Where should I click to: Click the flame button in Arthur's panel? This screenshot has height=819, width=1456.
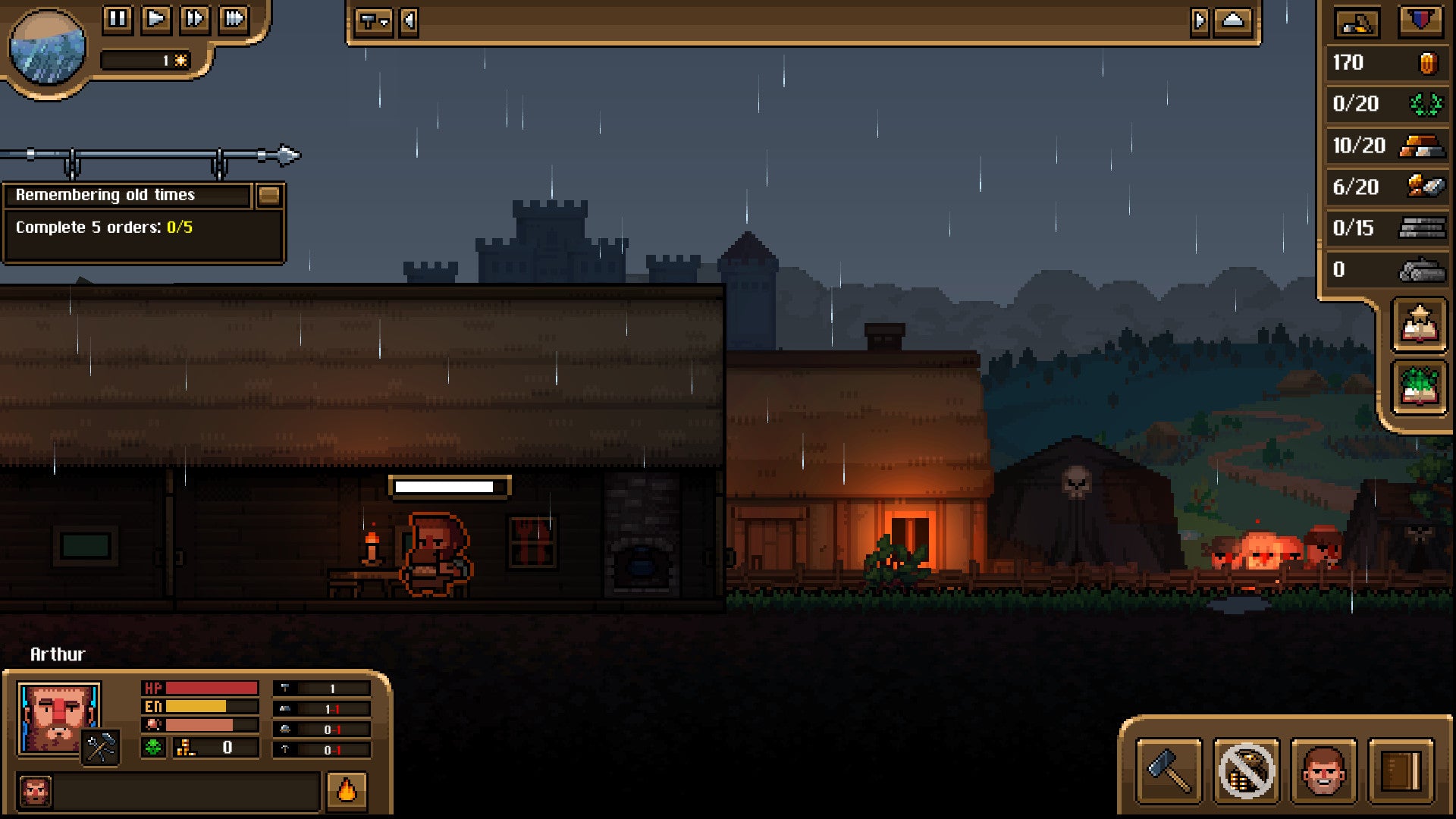[347, 791]
